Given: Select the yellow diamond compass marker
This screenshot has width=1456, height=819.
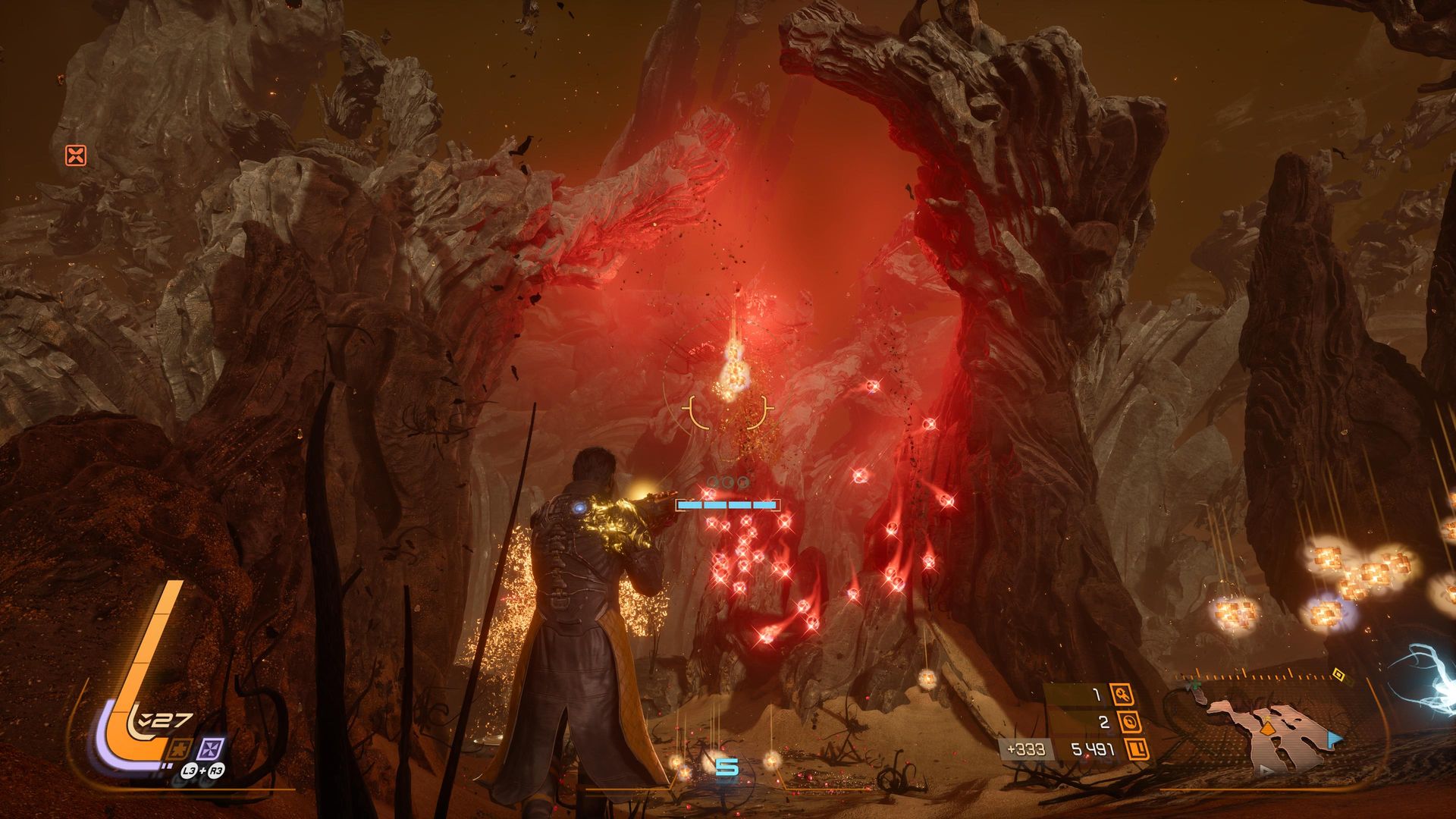Looking at the screenshot, I should coord(1338,673).
